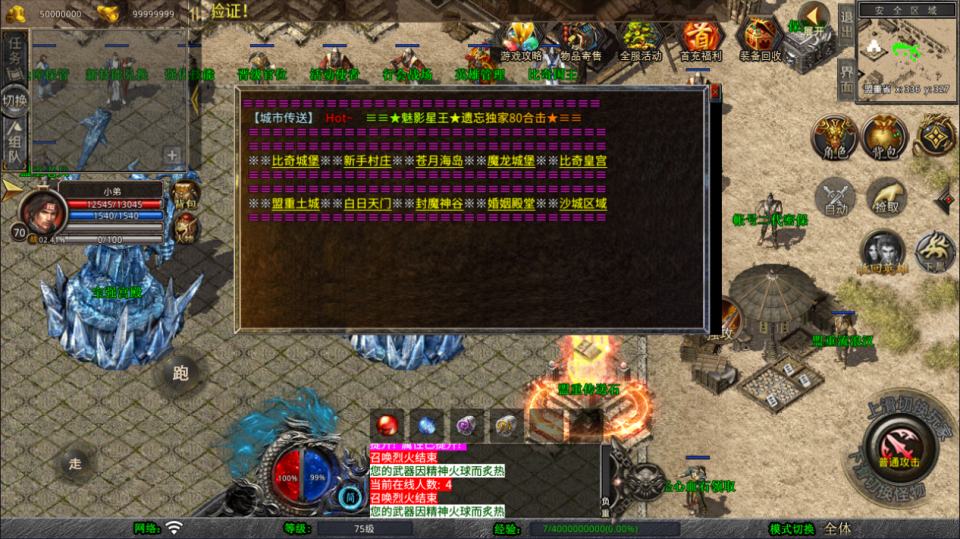Open the 角色 character panel
The width and height of the screenshot is (960, 539).
point(833,138)
